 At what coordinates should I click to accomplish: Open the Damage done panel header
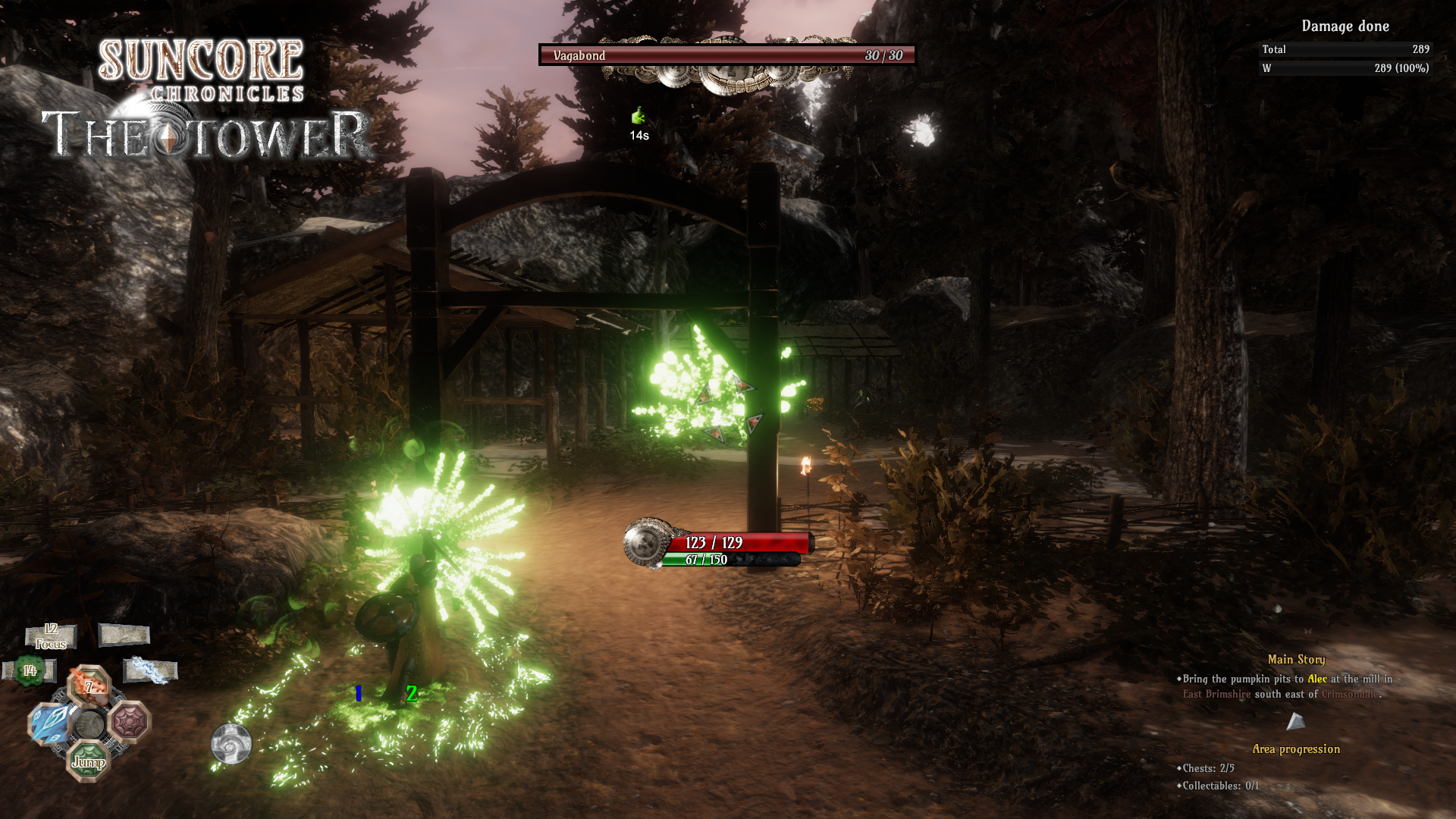click(1345, 26)
